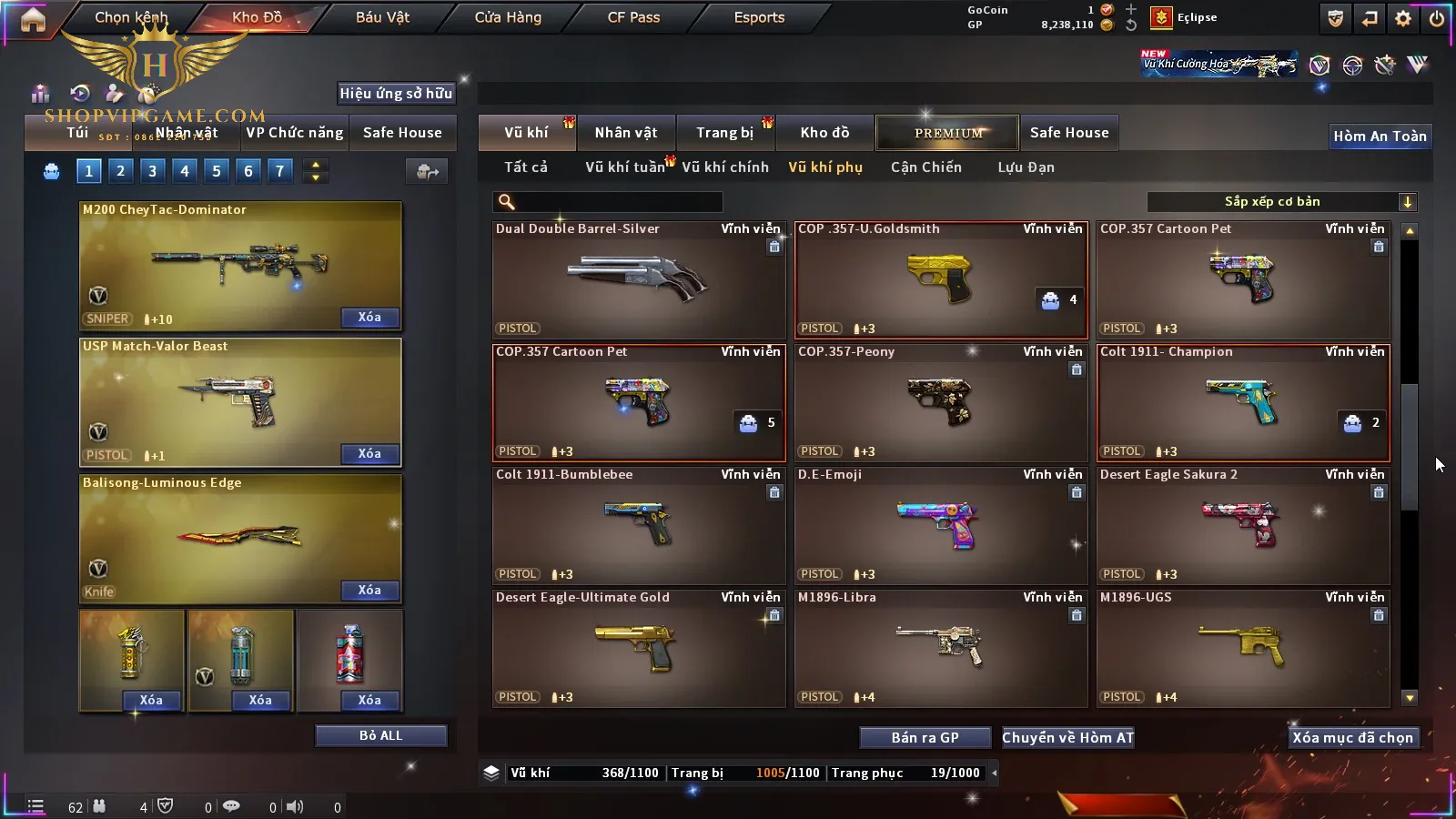Image resolution: width=1456 pixels, height=819 pixels.
Task: Open the Cửa Hàng shop menu
Action: [508, 17]
